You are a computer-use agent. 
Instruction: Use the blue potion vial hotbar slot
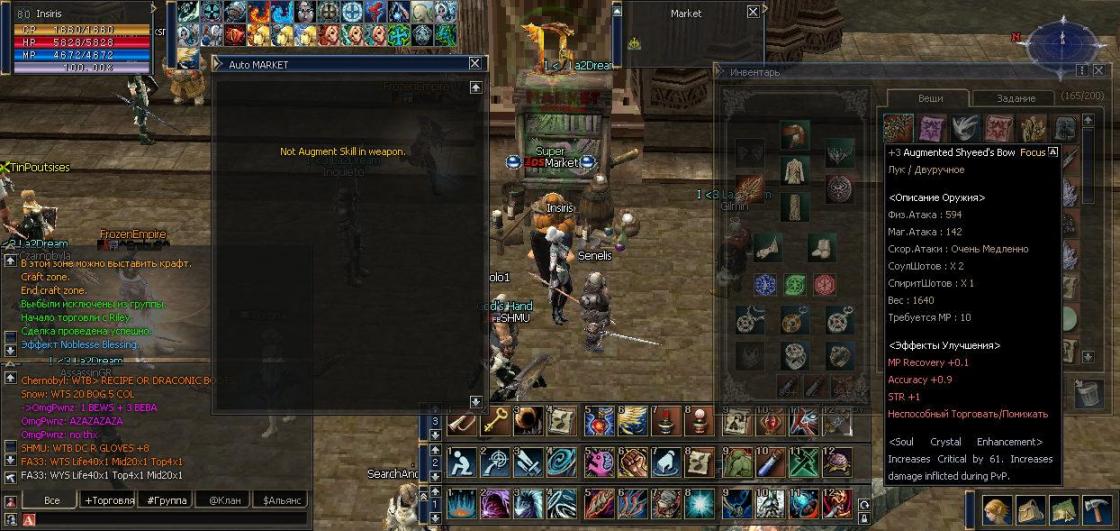click(767, 462)
